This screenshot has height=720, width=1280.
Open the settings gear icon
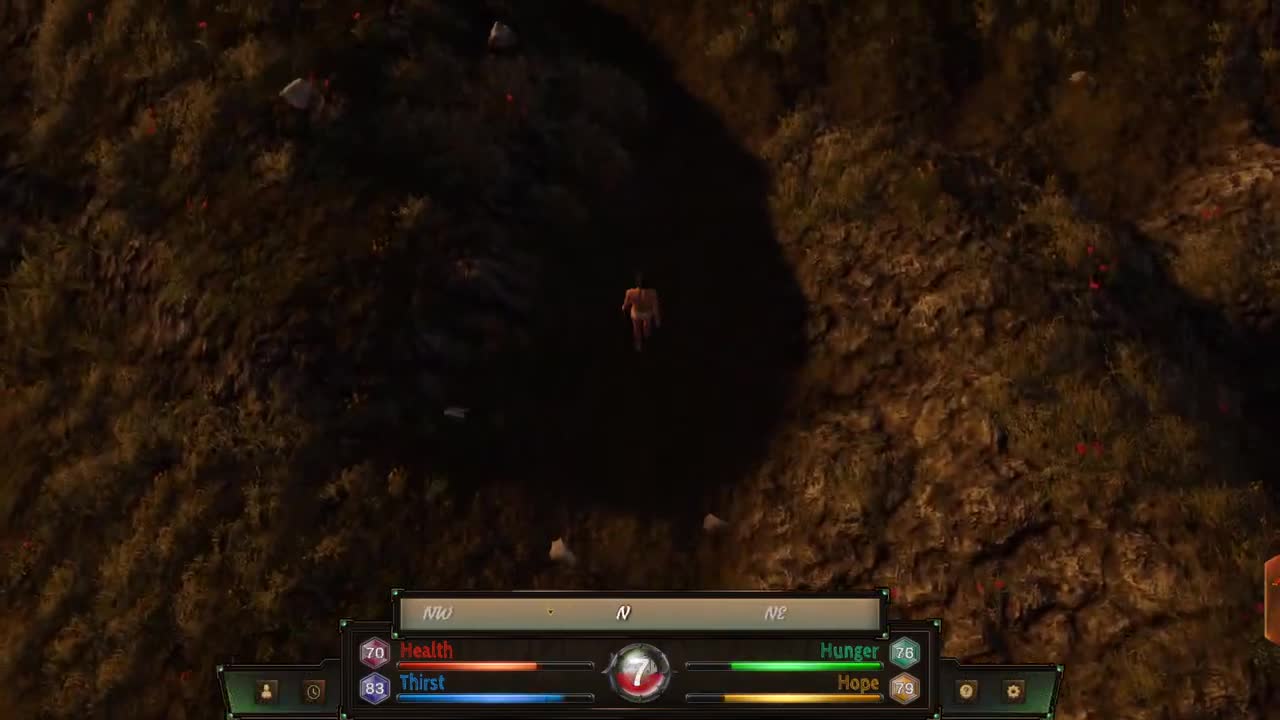tap(1013, 690)
